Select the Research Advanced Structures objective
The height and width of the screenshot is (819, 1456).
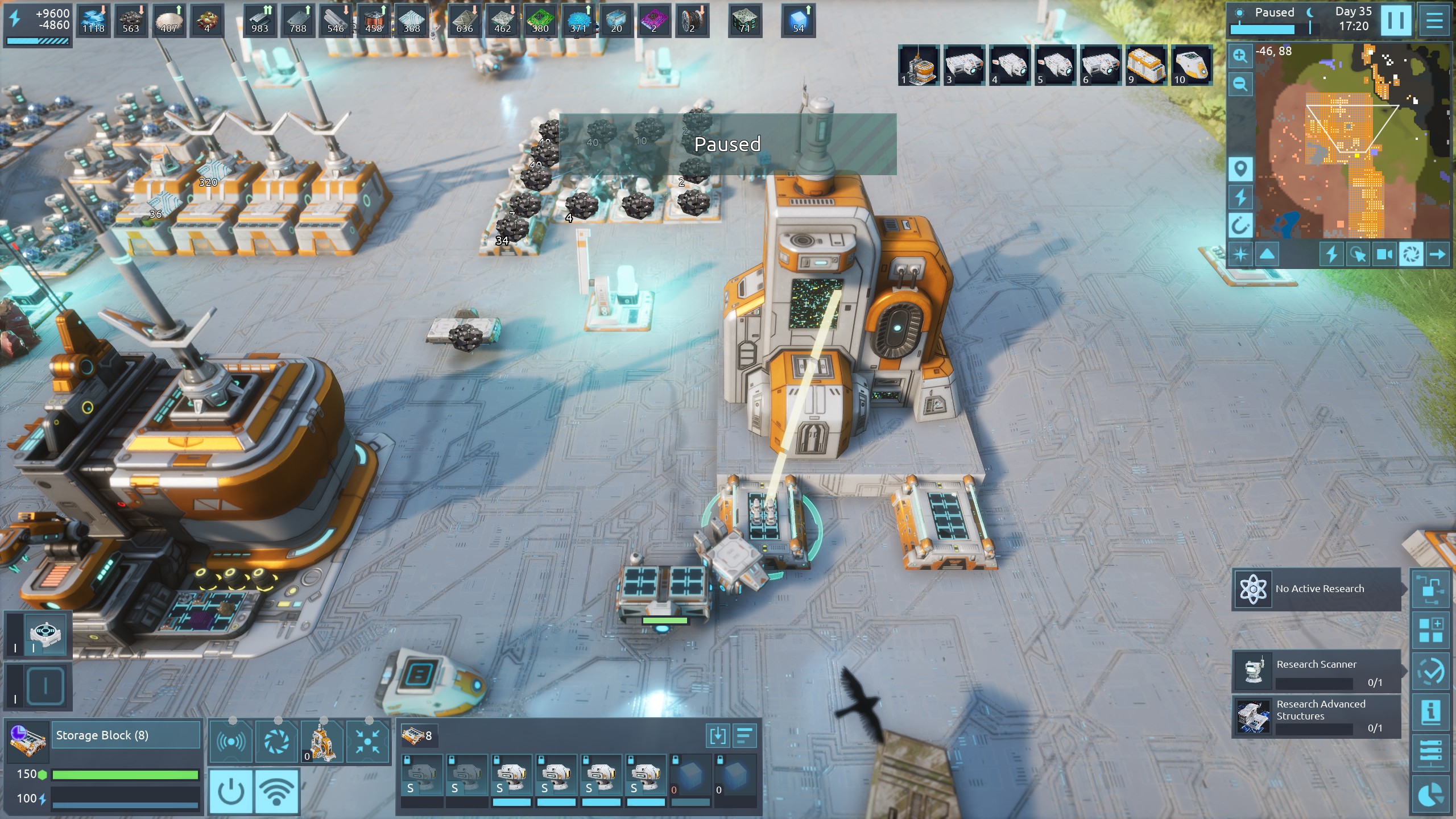[1317, 716]
